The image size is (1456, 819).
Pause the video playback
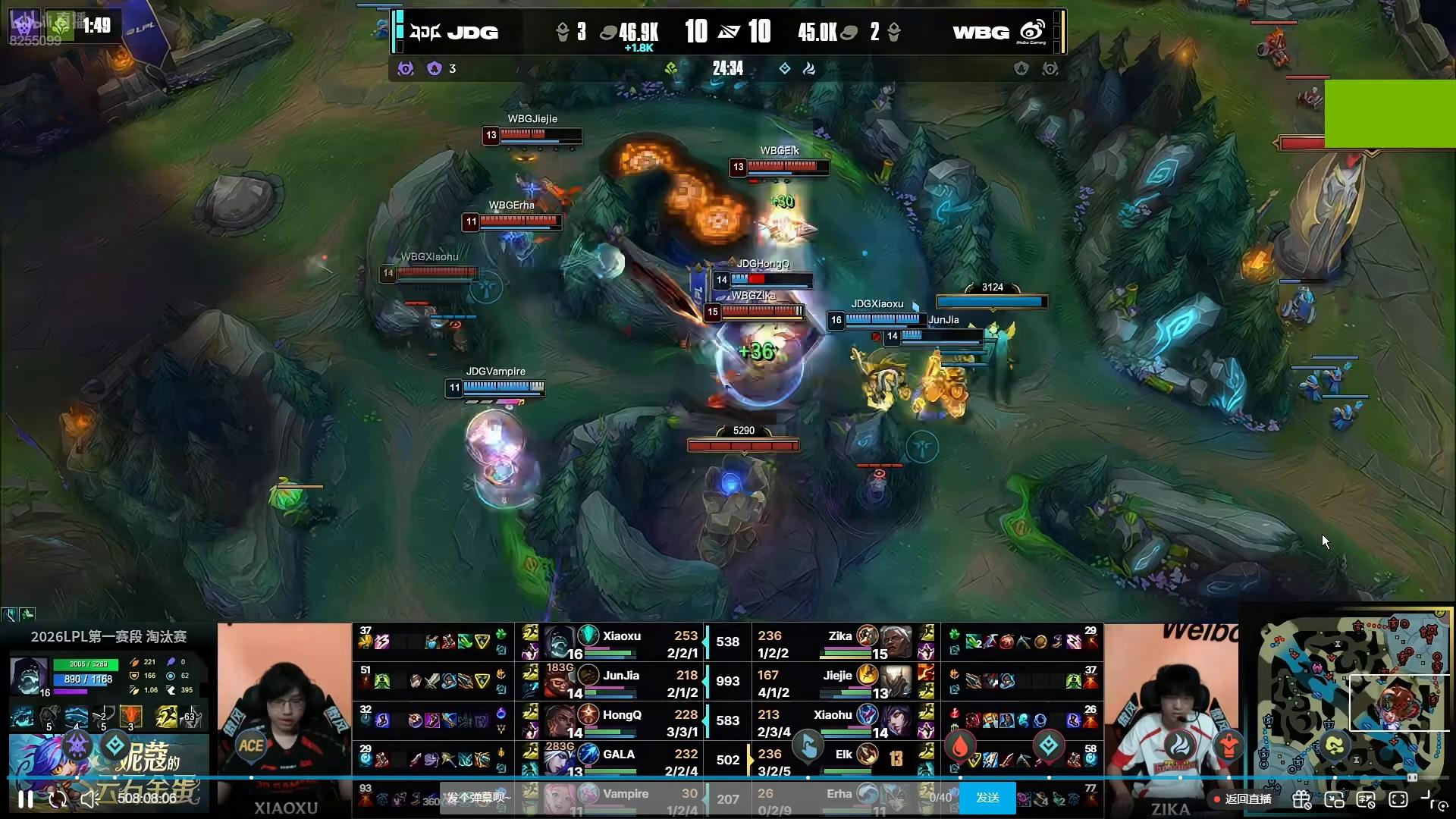25,799
